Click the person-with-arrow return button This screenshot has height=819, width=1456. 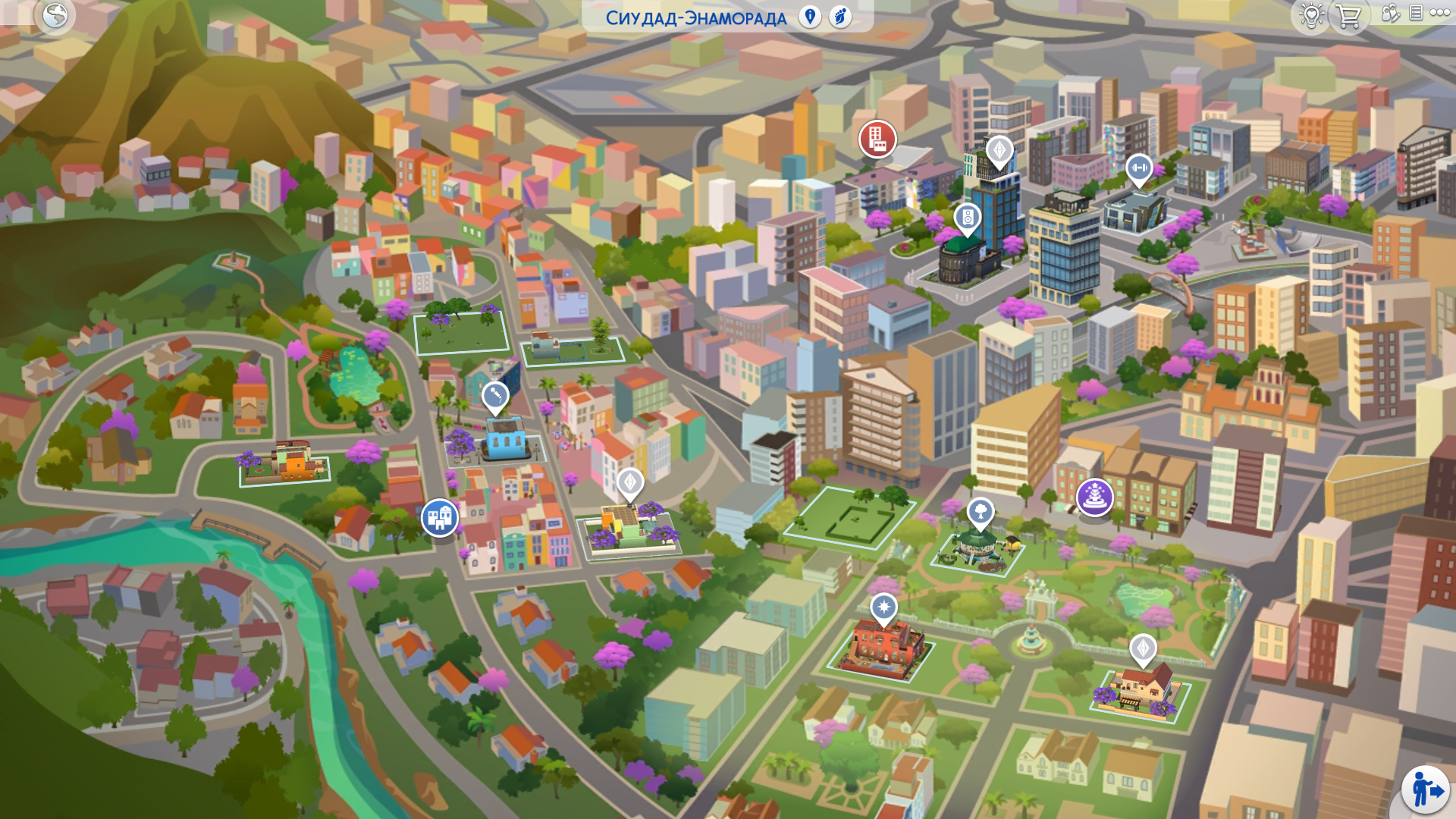(x=1426, y=790)
